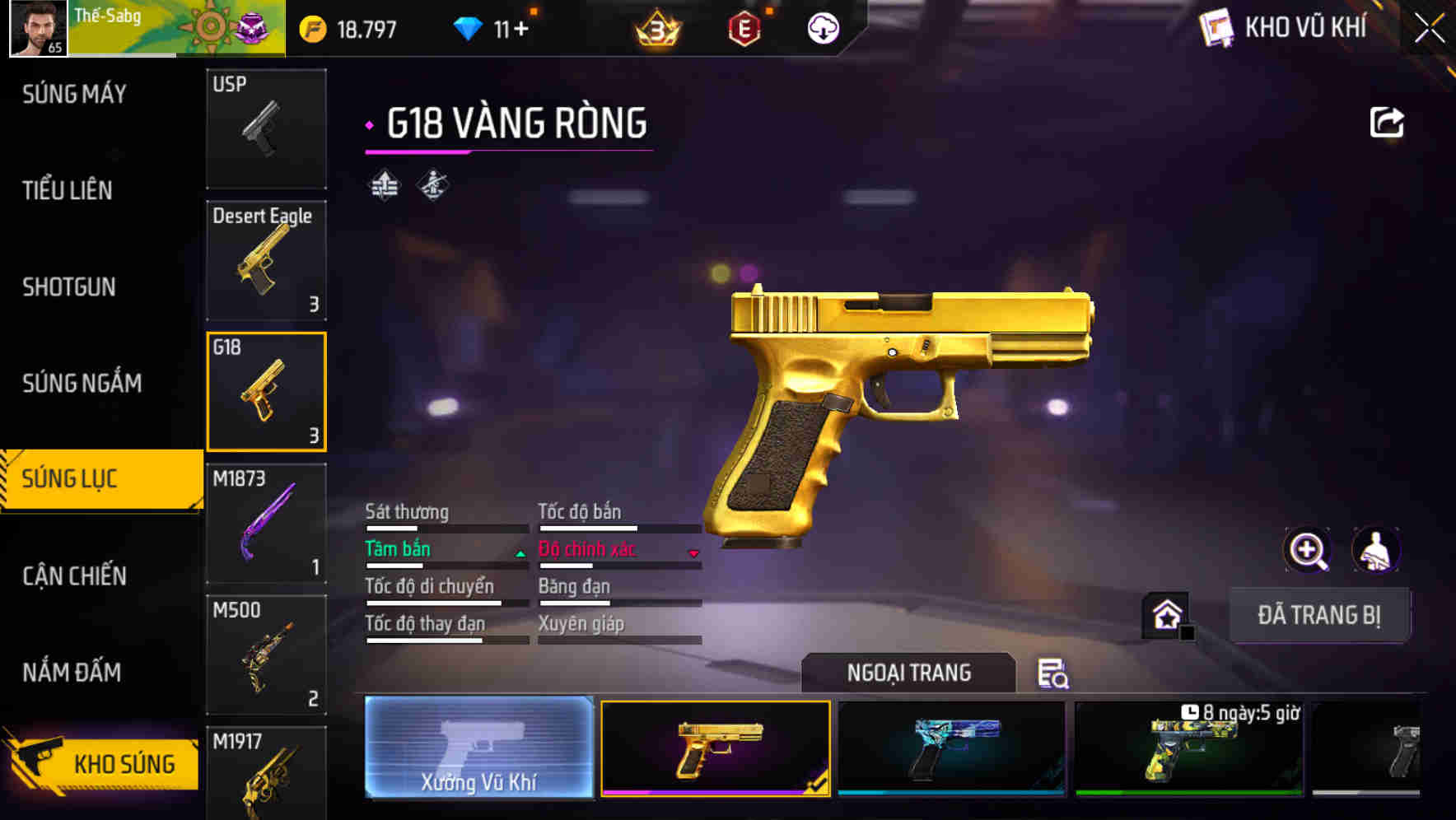Select the Desert Eagle from the weapon list

click(x=266, y=260)
